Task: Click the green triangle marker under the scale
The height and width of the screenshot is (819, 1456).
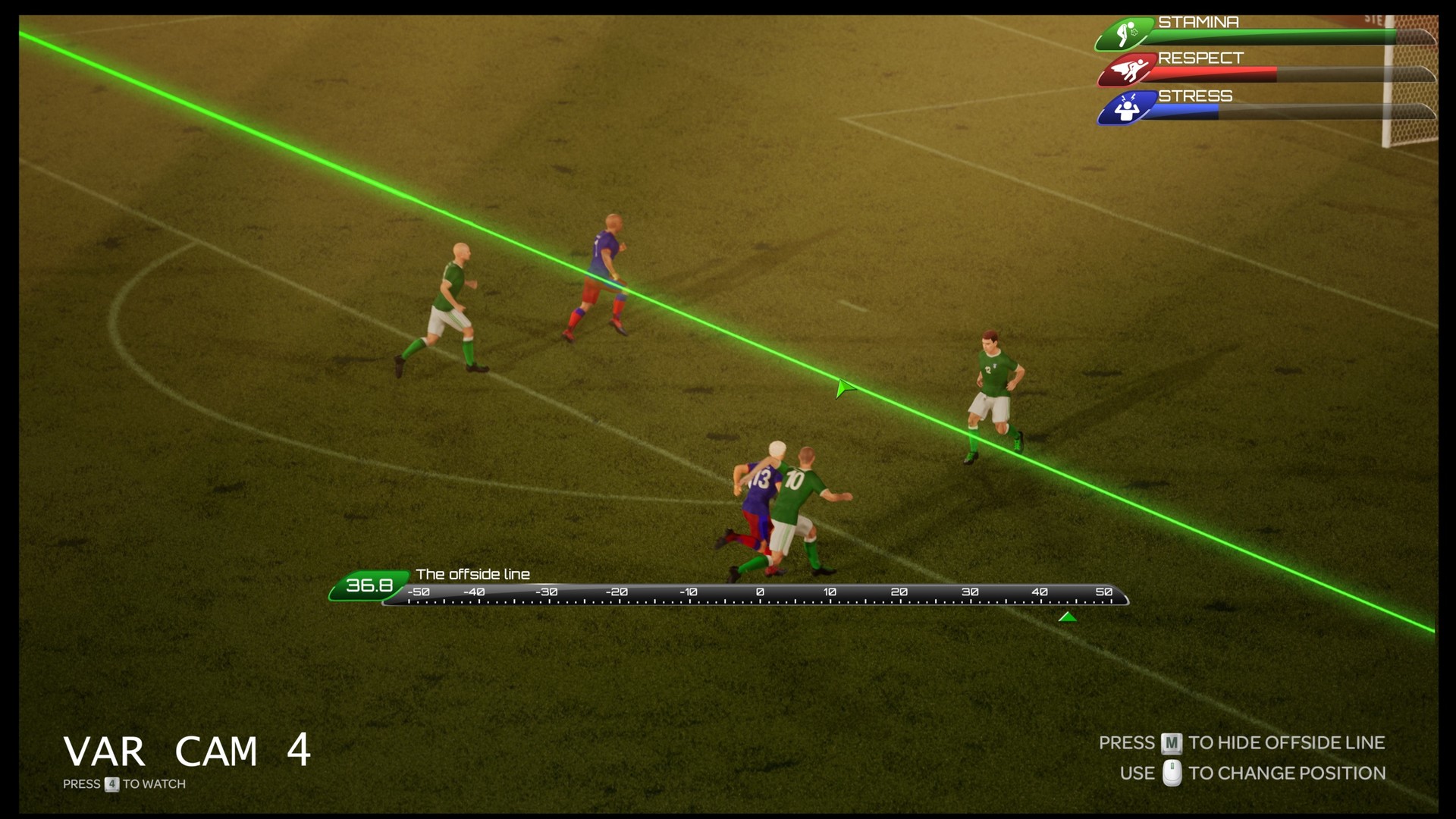Action: 1069,617
